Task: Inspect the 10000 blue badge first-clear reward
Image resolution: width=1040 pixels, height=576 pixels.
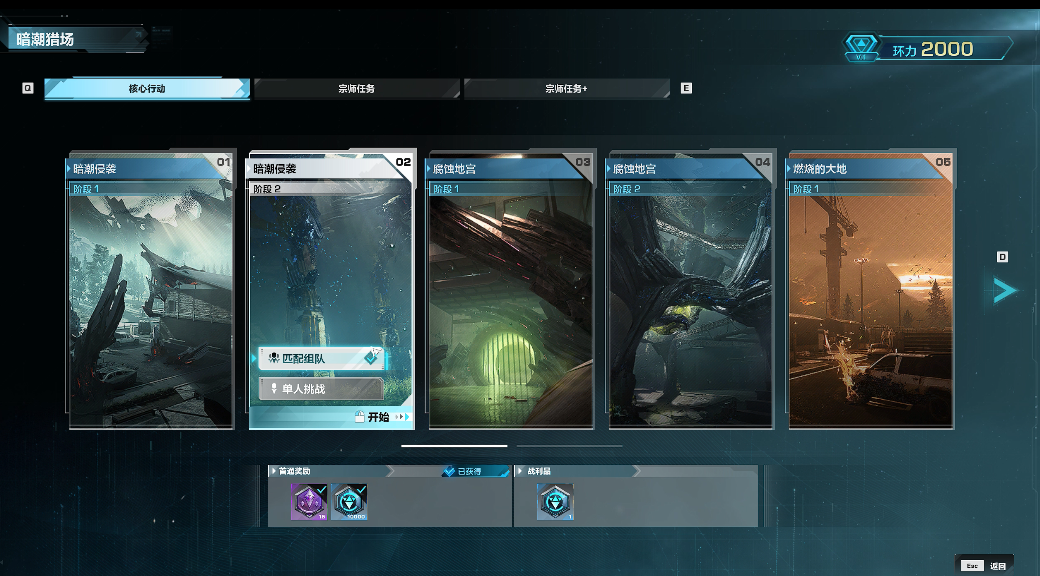Action: coord(350,501)
